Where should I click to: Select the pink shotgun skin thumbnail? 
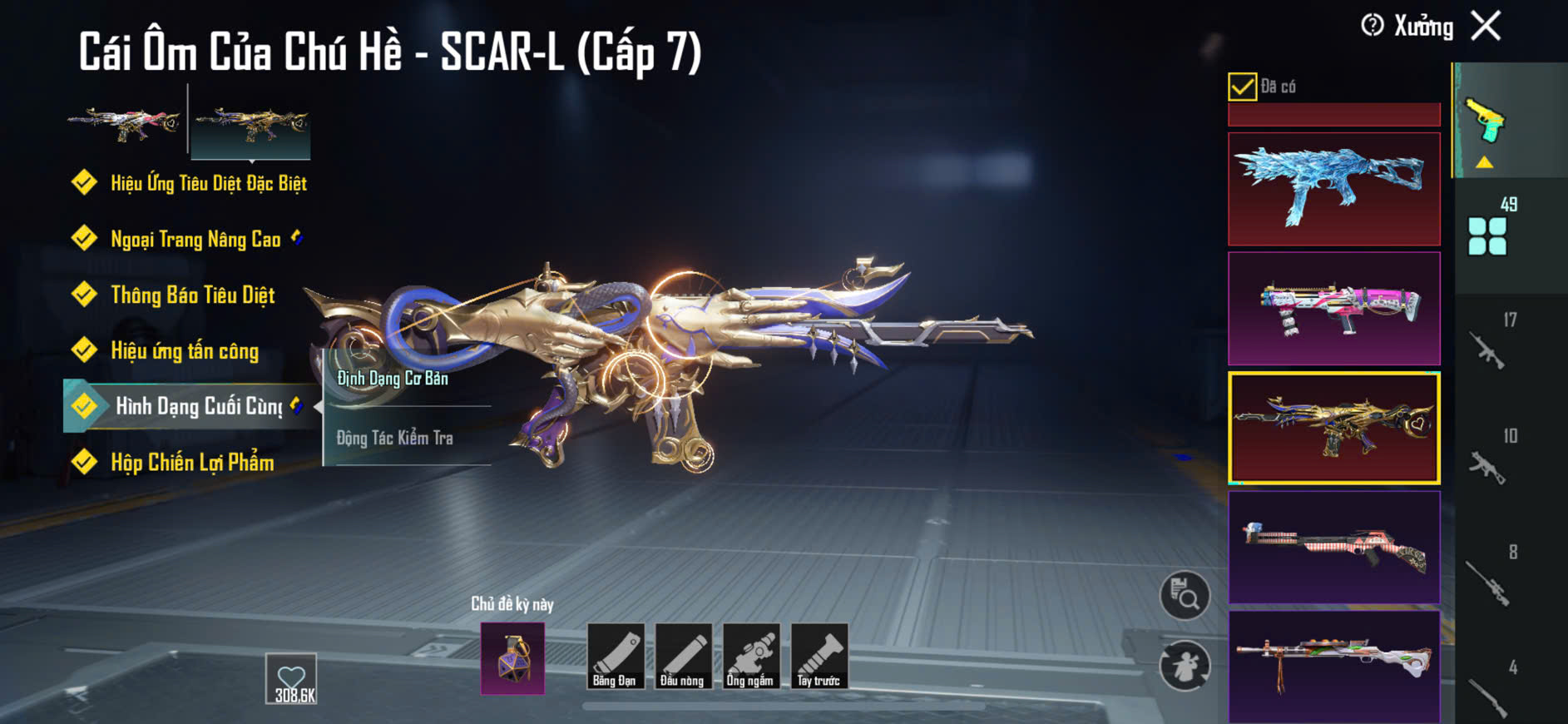coord(1333,309)
